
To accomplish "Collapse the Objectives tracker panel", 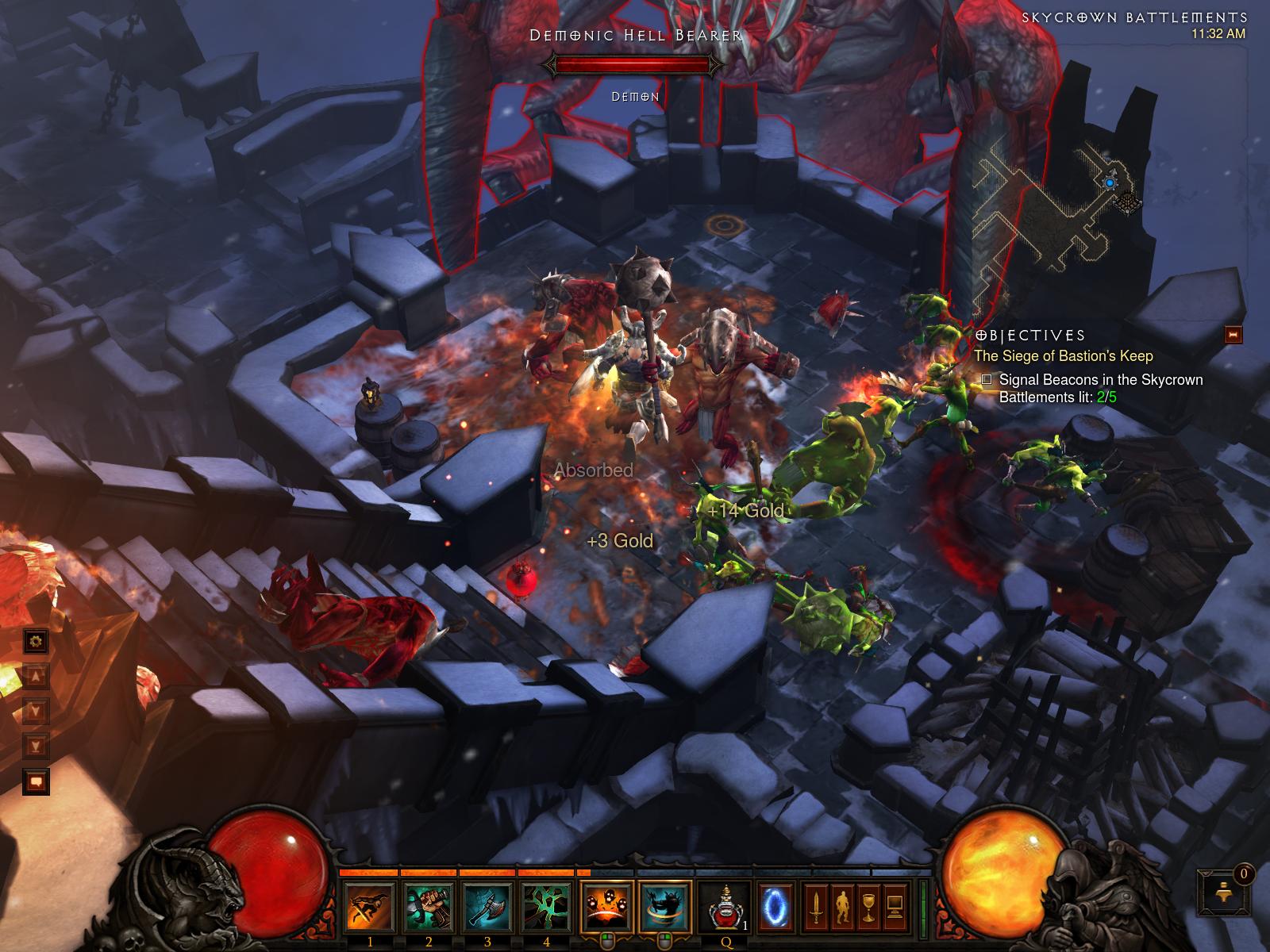I will pyautogui.click(x=1233, y=334).
